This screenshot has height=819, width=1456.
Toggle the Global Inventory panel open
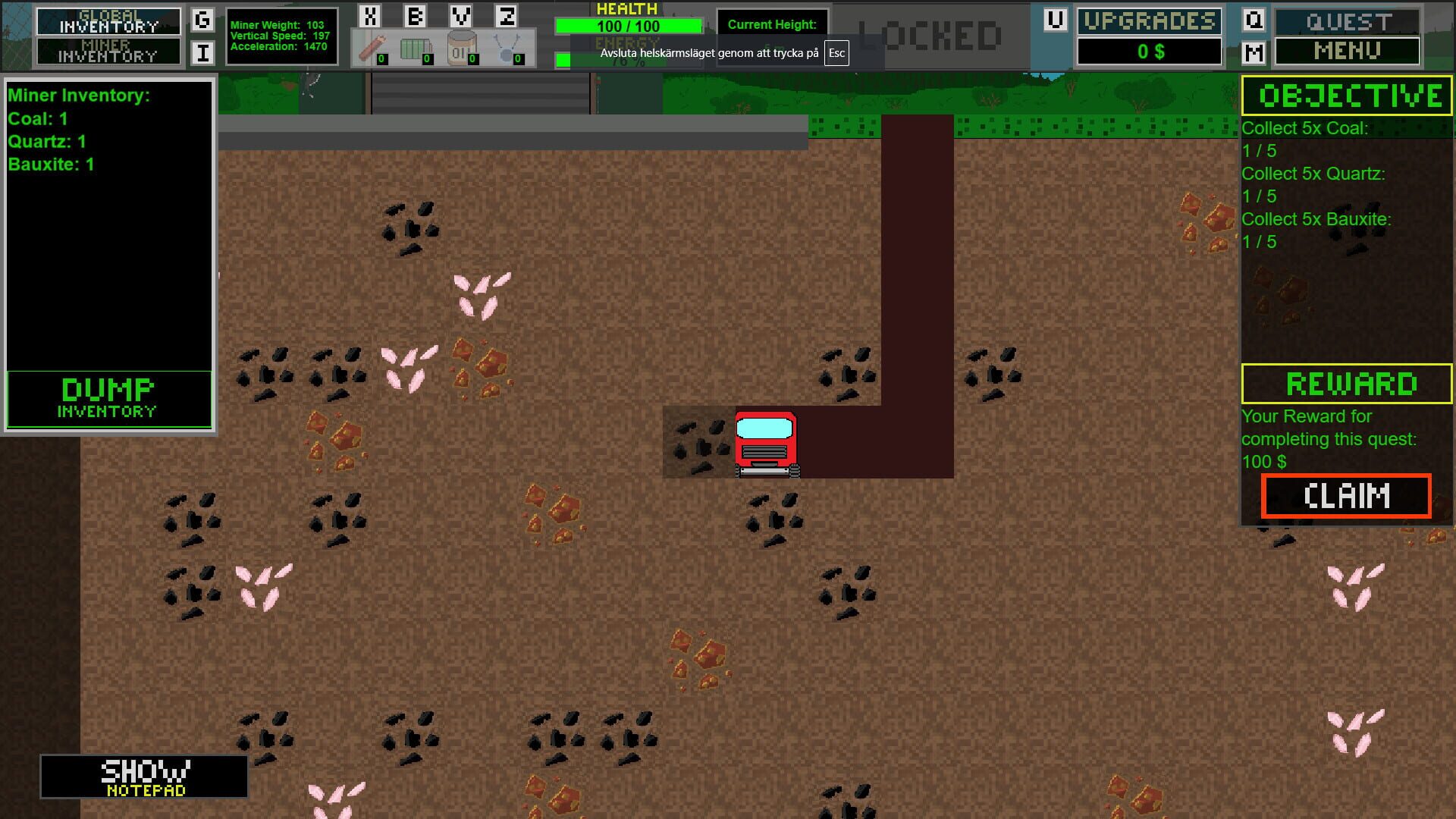click(108, 20)
